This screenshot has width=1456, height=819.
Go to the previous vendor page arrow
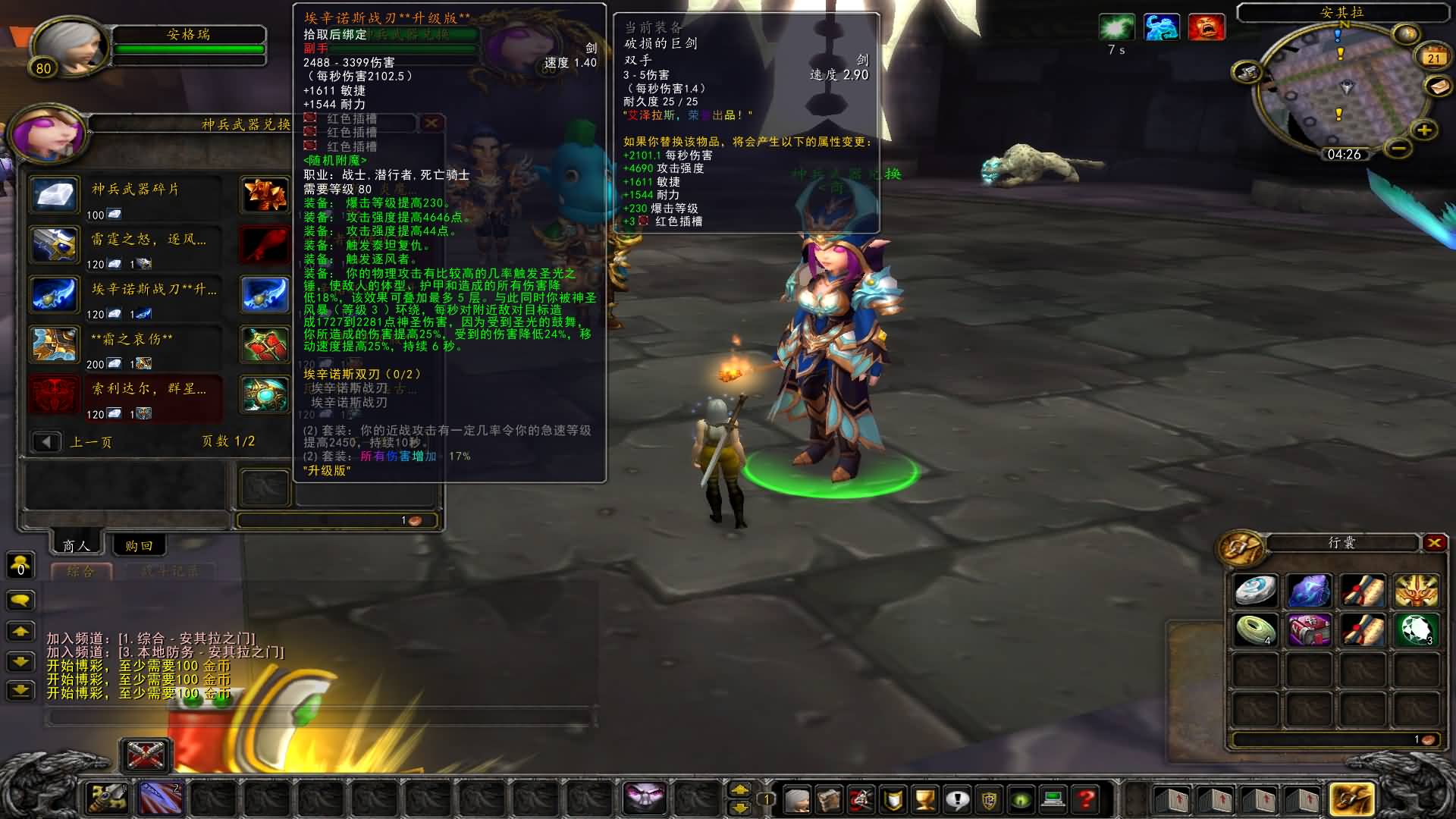(x=46, y=441)
